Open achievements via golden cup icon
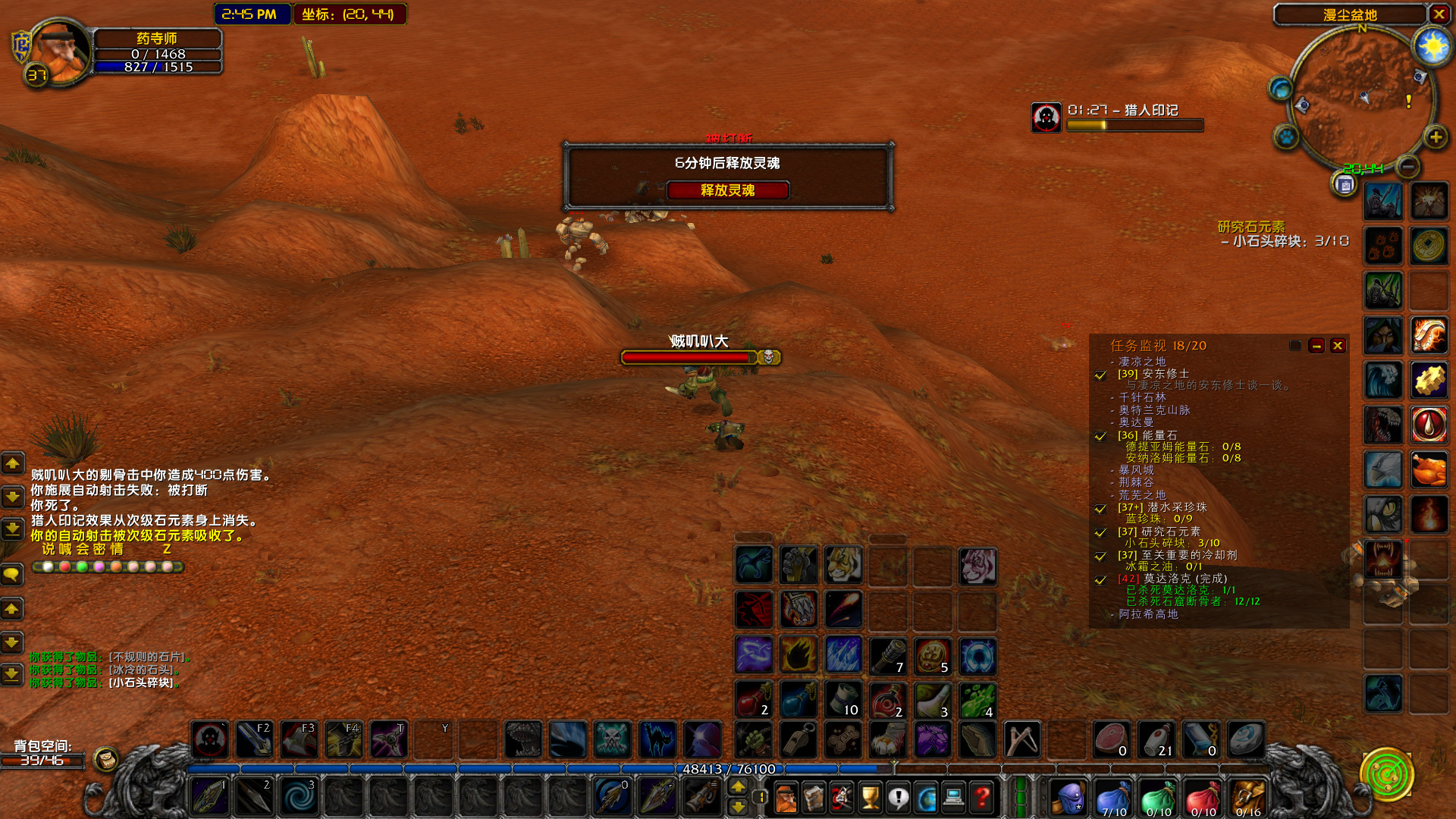Viewport: 1456px width, 819px height. (871, 798)
